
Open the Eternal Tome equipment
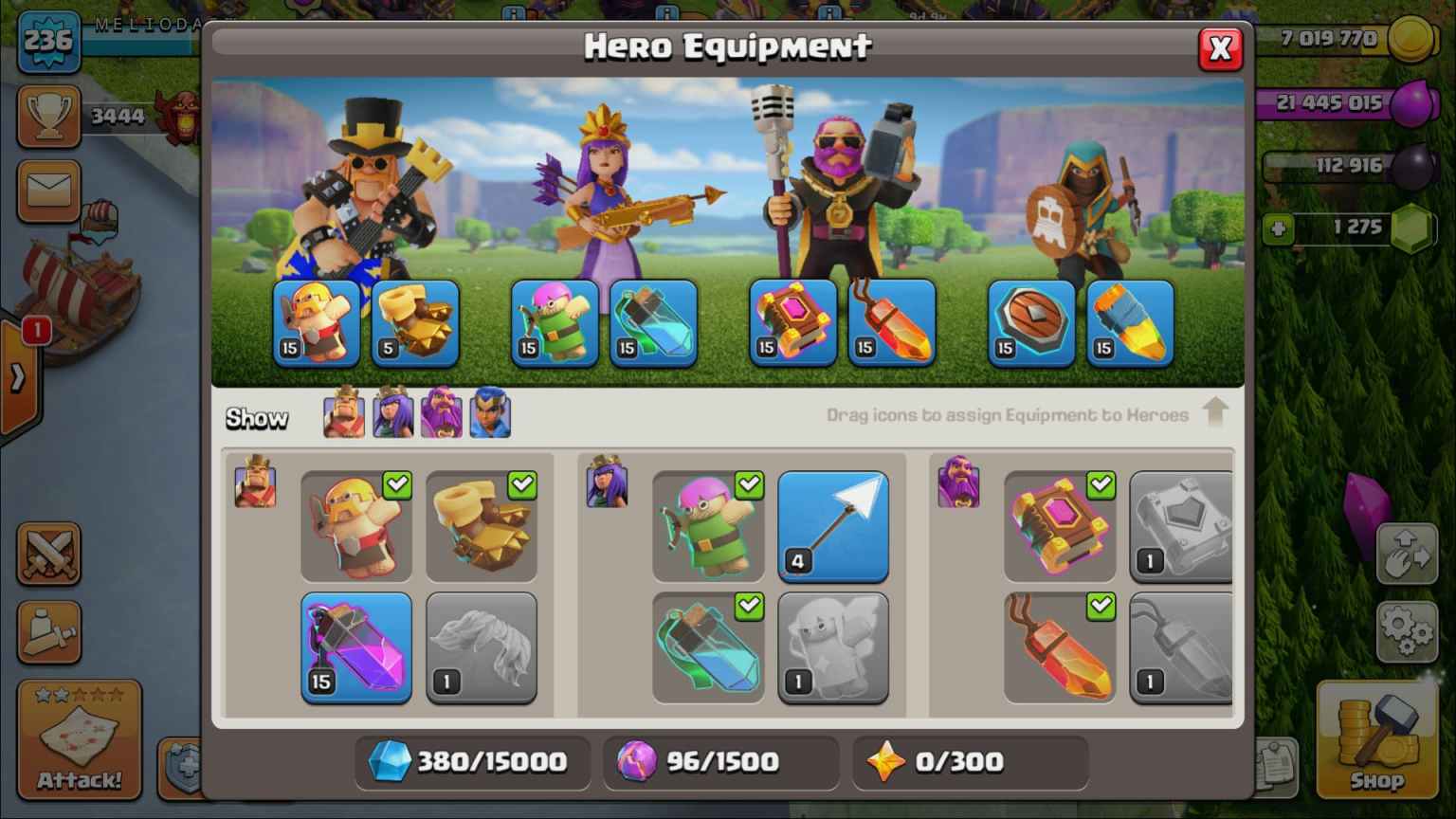tap(1060, 526)
